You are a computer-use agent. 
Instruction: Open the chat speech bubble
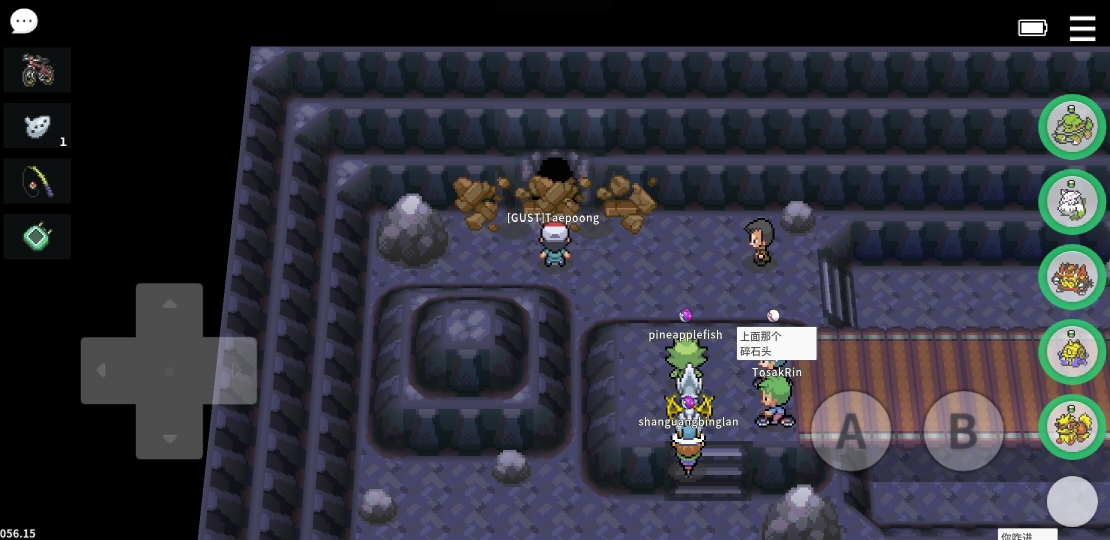(x=23, y=21)
